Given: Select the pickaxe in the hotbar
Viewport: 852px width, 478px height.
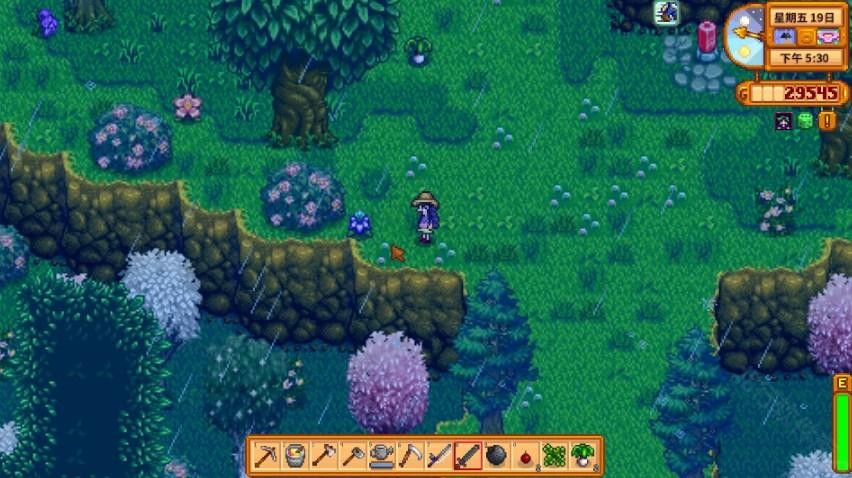Looking at the screenshot, I should [265, 456].
